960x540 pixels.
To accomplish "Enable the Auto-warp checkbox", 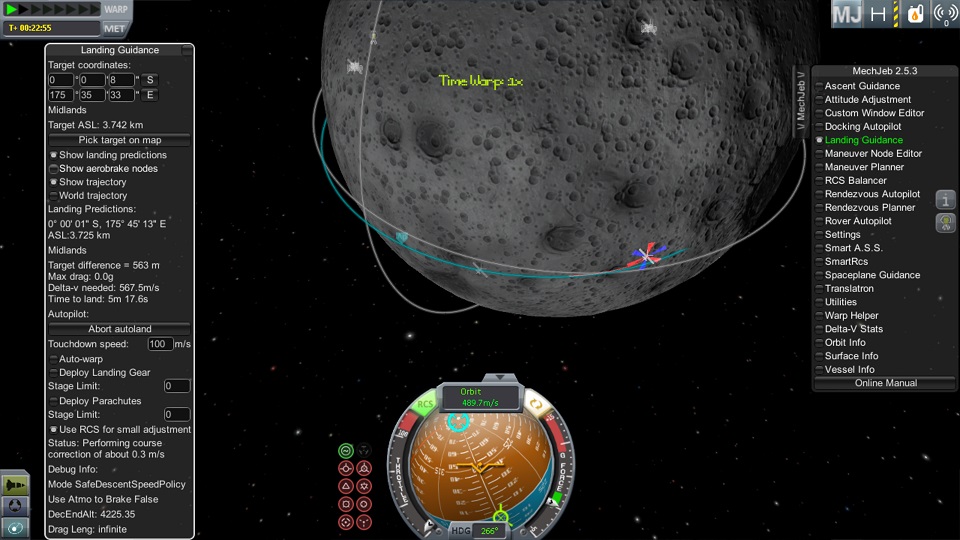I will coord(54,358).
